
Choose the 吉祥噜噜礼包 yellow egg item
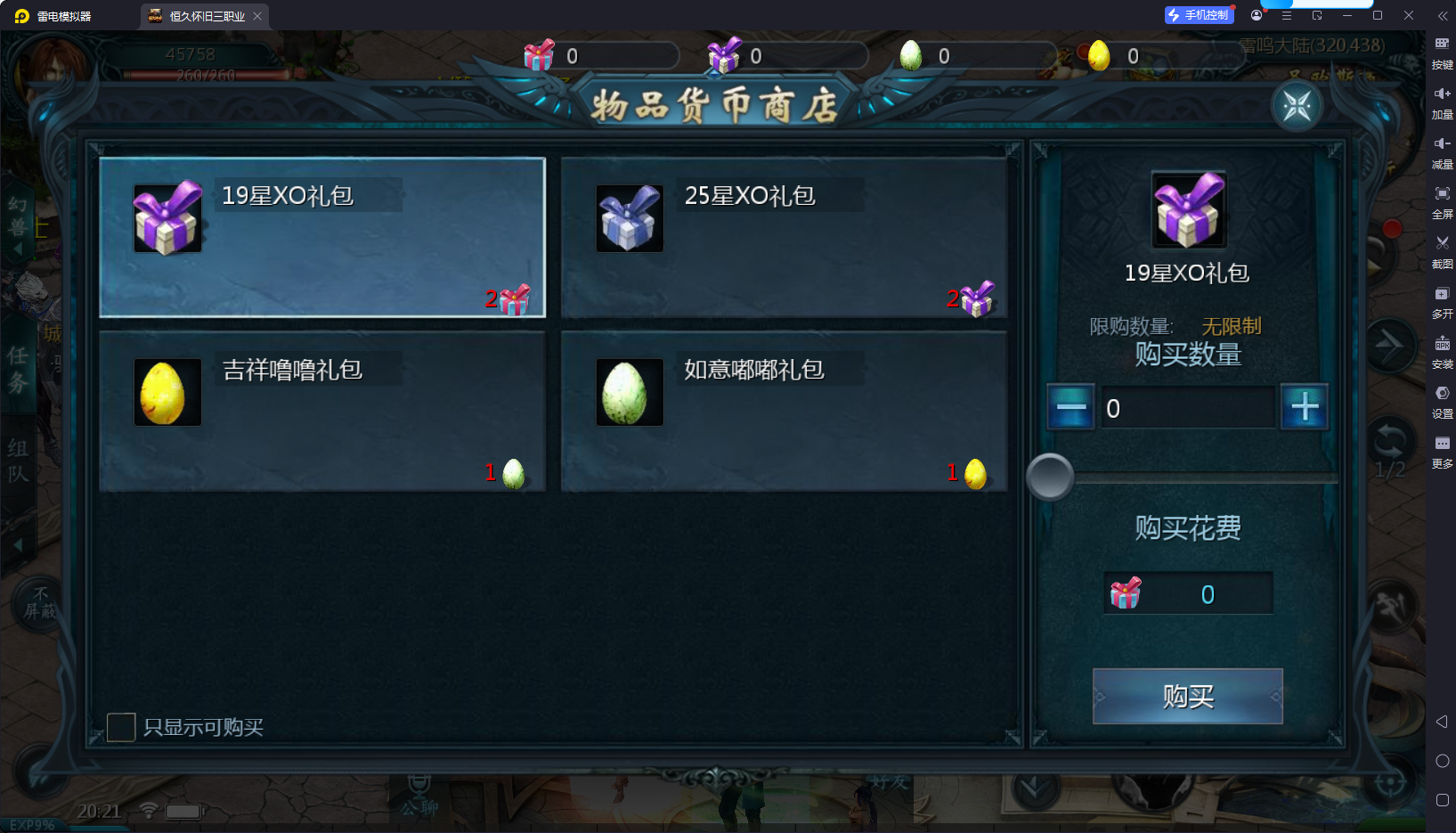coord(321,411)
